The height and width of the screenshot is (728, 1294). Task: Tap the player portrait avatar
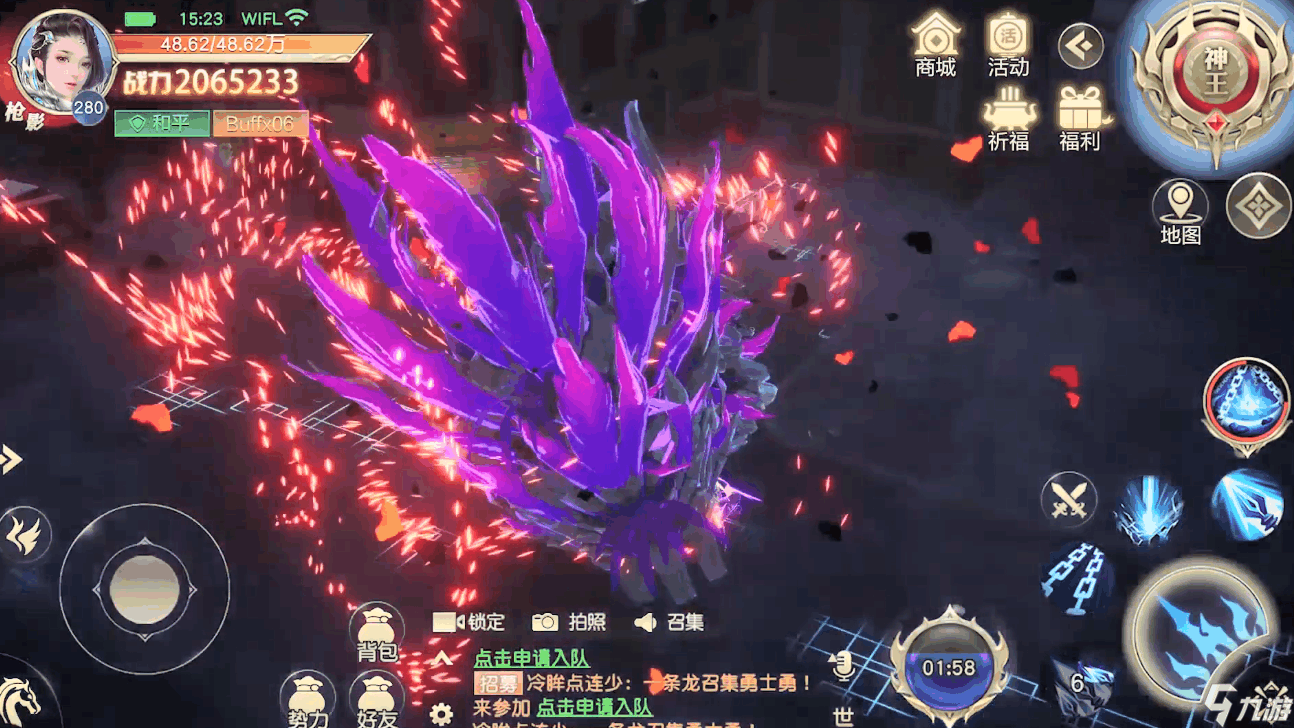62,62
